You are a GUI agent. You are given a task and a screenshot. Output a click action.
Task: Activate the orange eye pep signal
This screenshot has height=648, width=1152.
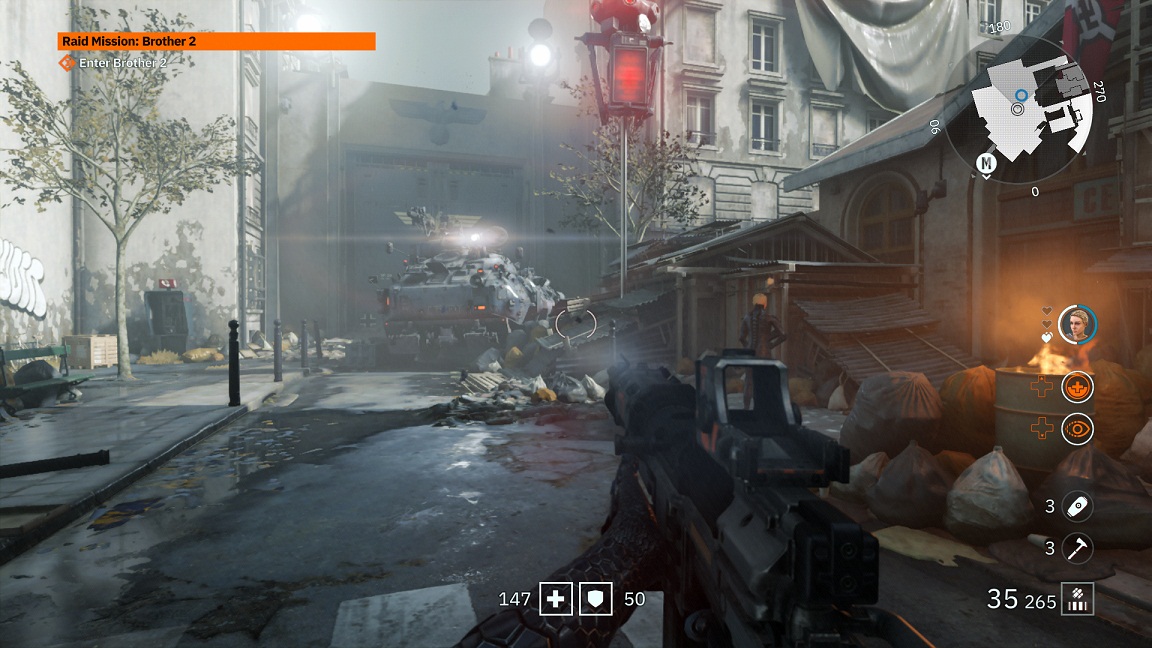1077,429
